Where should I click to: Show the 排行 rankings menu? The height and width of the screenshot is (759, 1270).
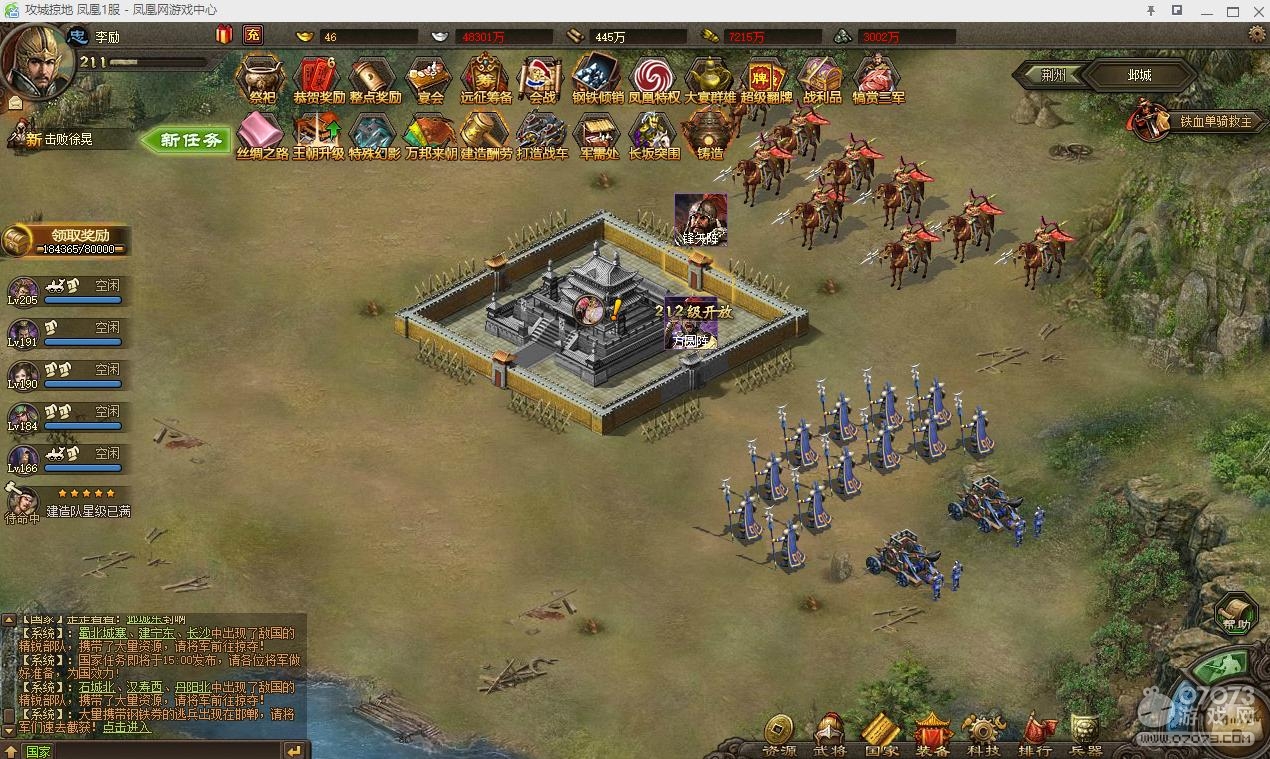[1035, 734]
